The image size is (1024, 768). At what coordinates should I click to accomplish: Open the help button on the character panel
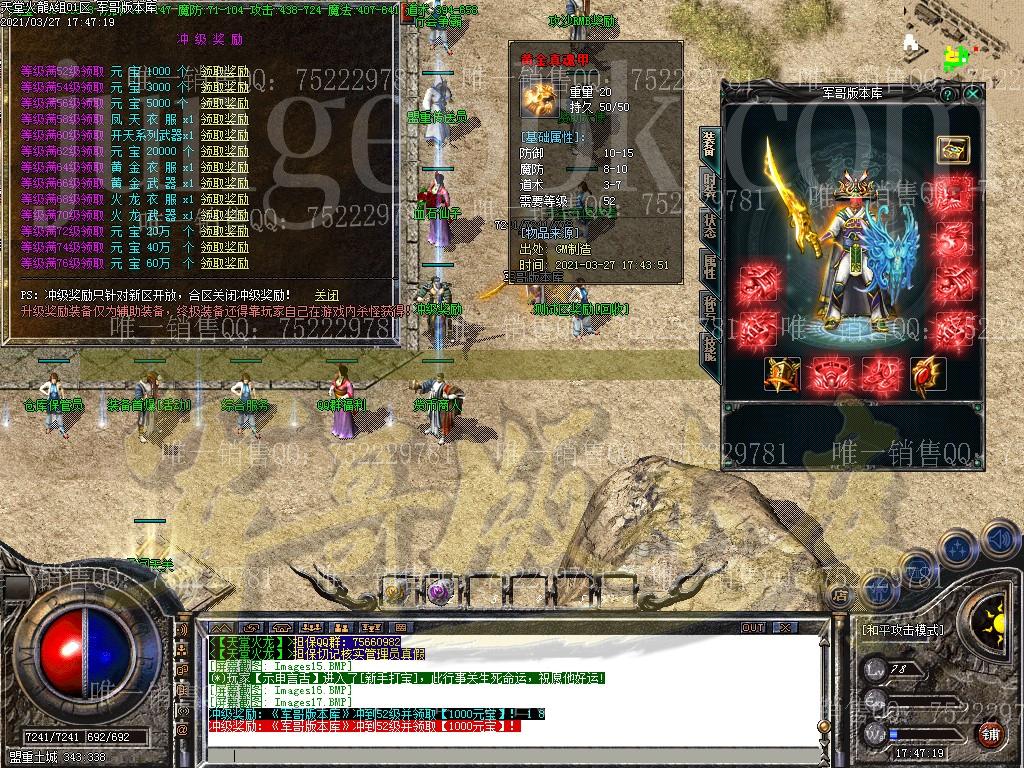click(948, 93)
